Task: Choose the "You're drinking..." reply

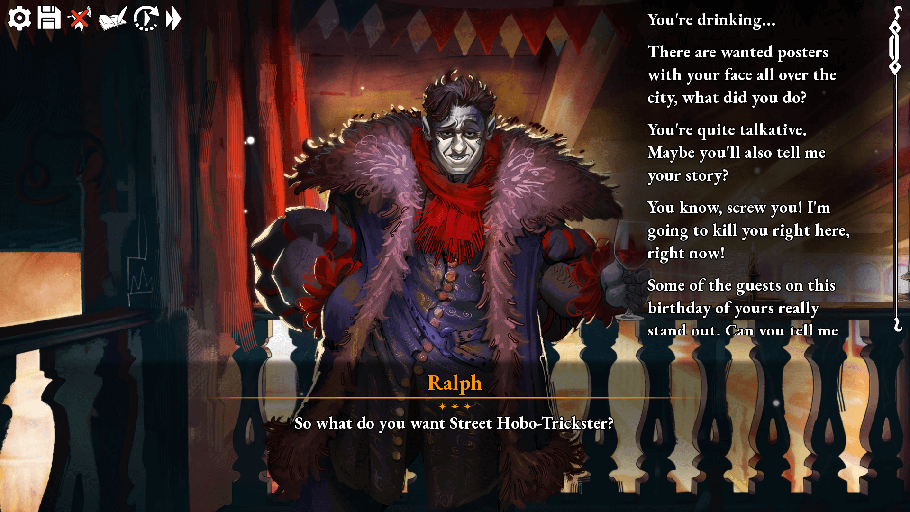Action: (711, 20)
